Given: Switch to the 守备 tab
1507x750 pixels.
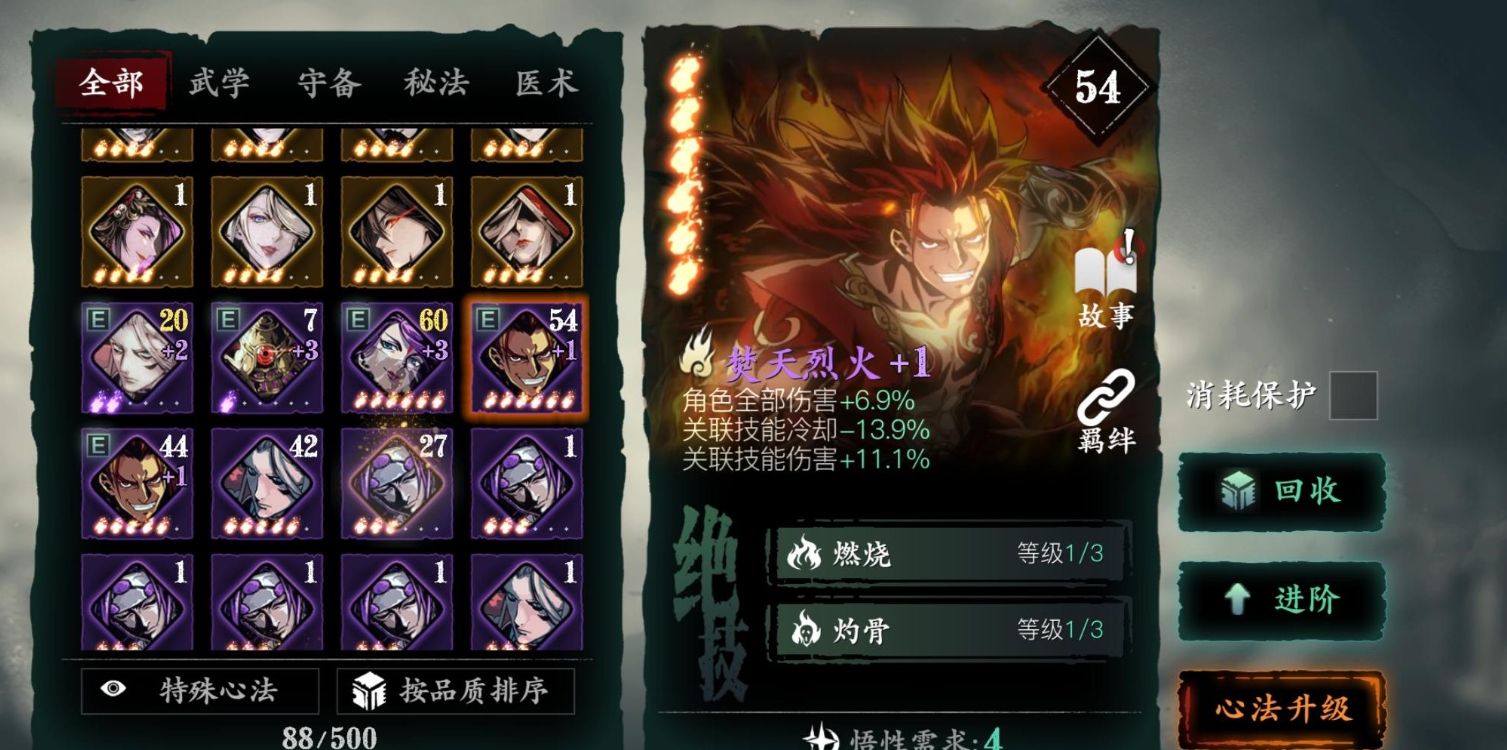Looking at the screenshot, I should tap(331, 84).
